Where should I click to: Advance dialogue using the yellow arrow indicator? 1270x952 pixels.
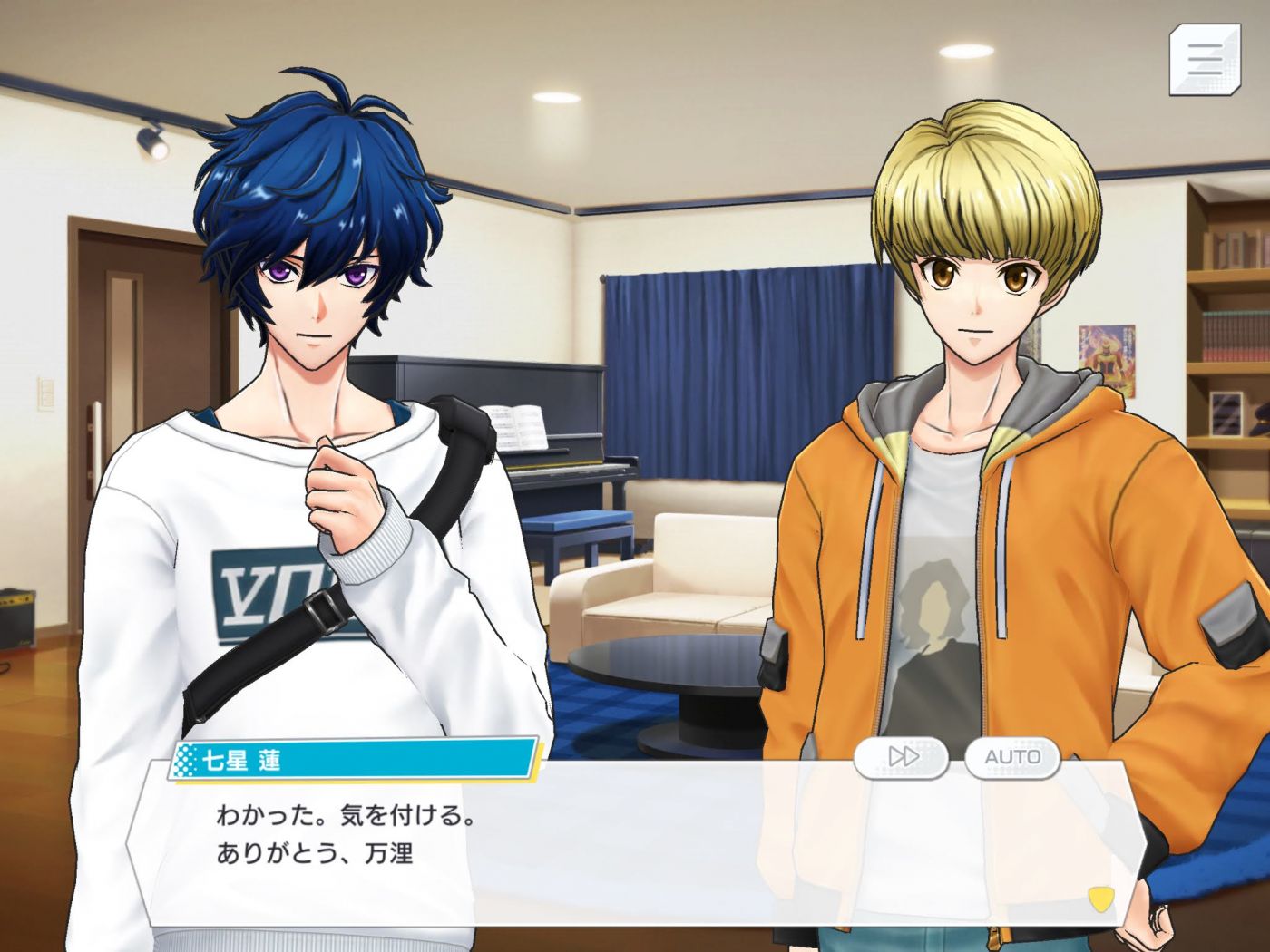coord(1100,898)
